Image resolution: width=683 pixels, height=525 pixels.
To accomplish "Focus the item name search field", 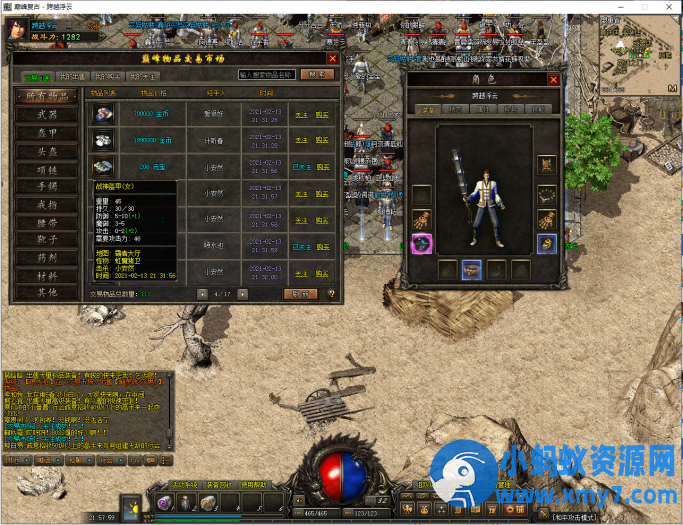I will pos(267,75).
